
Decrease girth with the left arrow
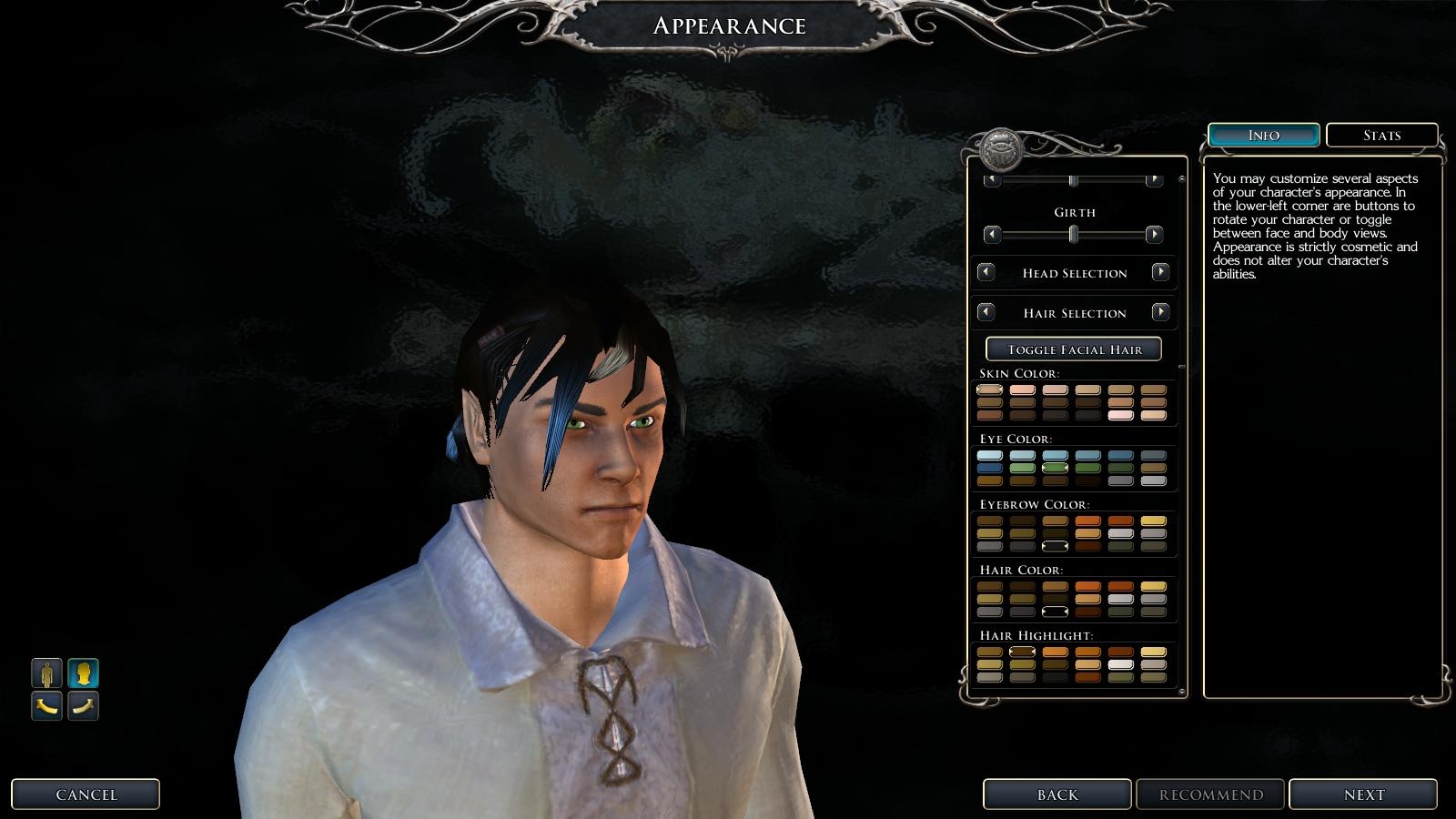(x=993, y=235)
